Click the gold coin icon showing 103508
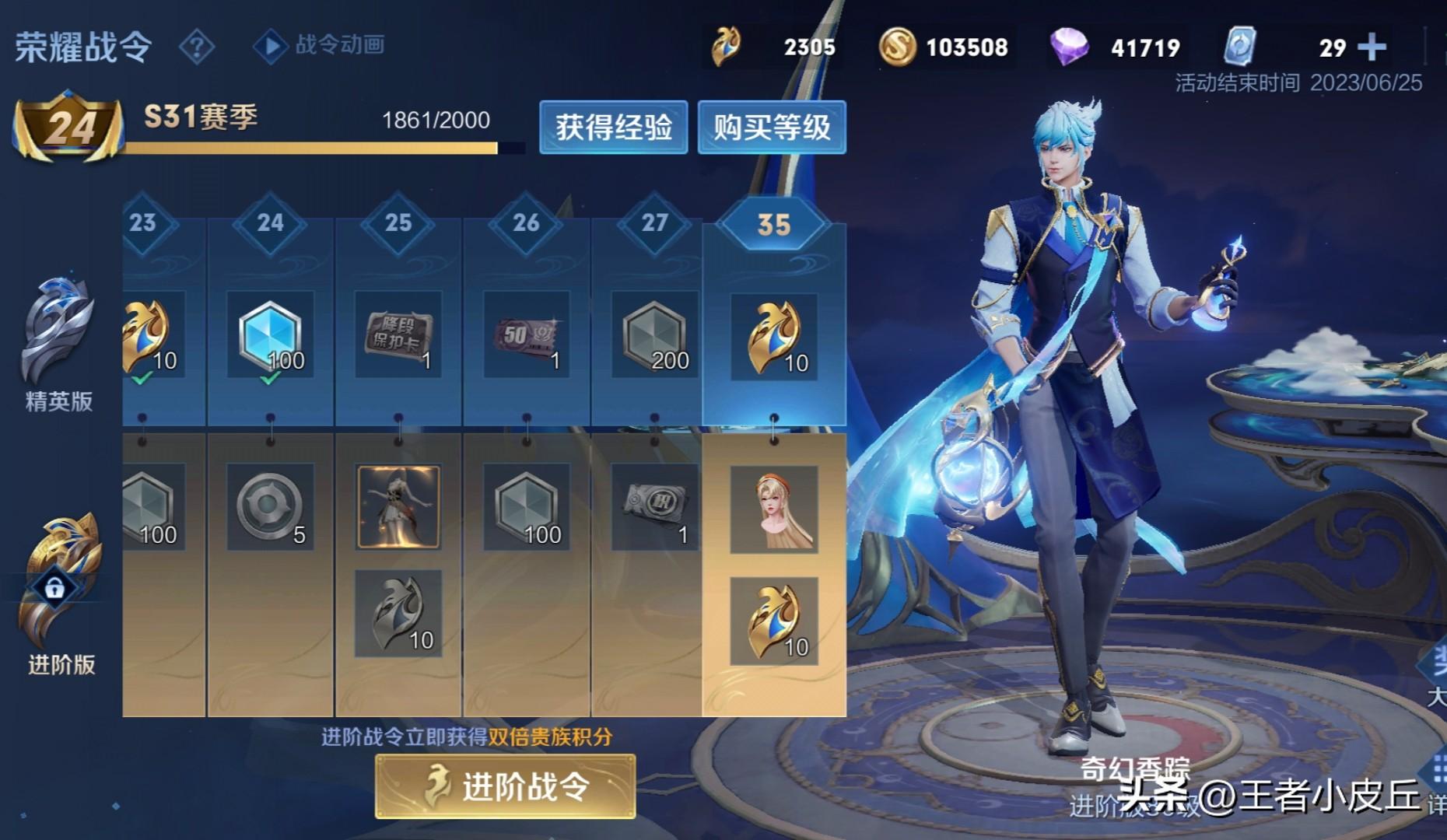 pyautogui.click(x=896, y=47)
